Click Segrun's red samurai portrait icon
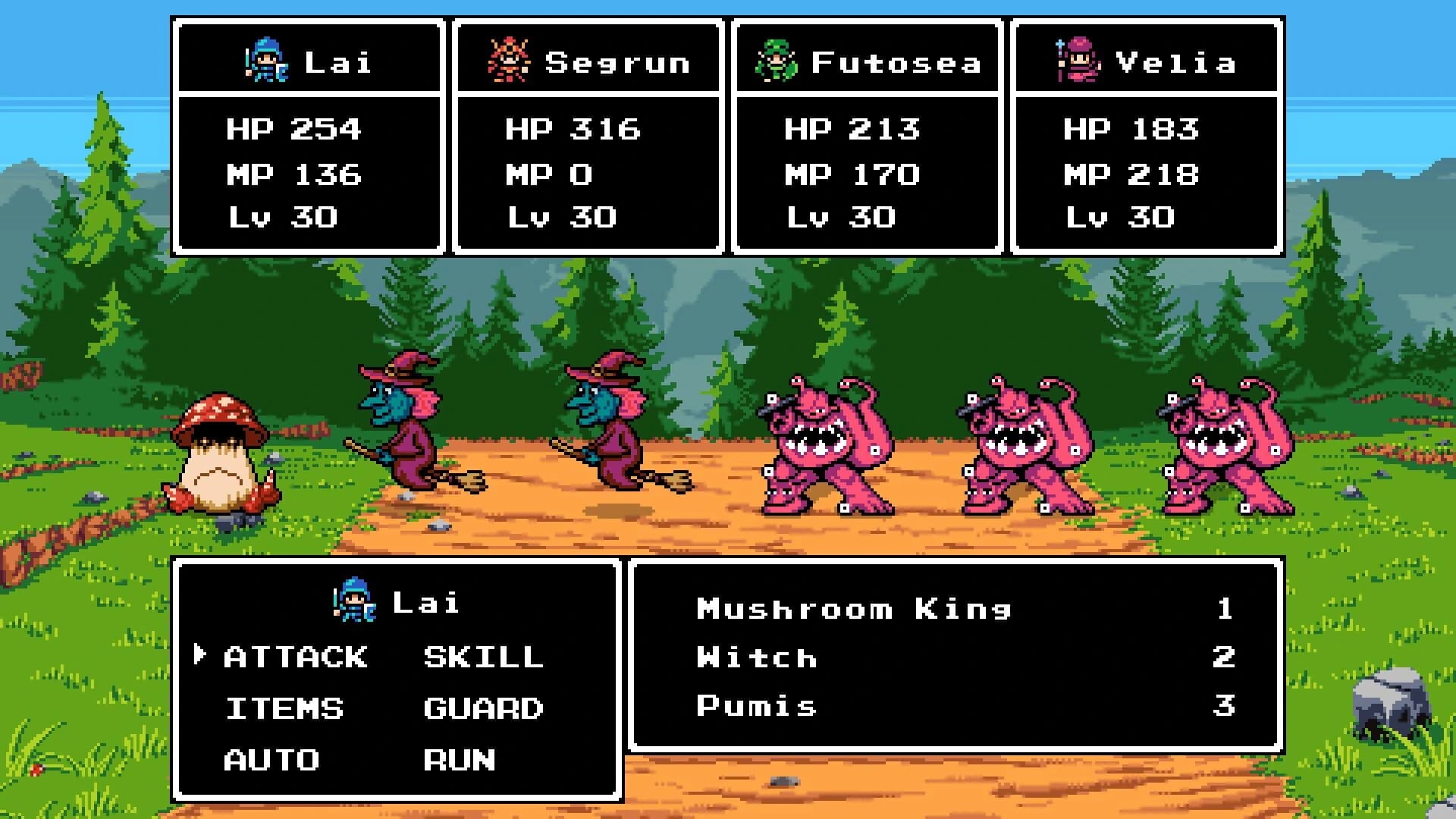The height and width of the screenshot is (819, 1456). [510, 61]
